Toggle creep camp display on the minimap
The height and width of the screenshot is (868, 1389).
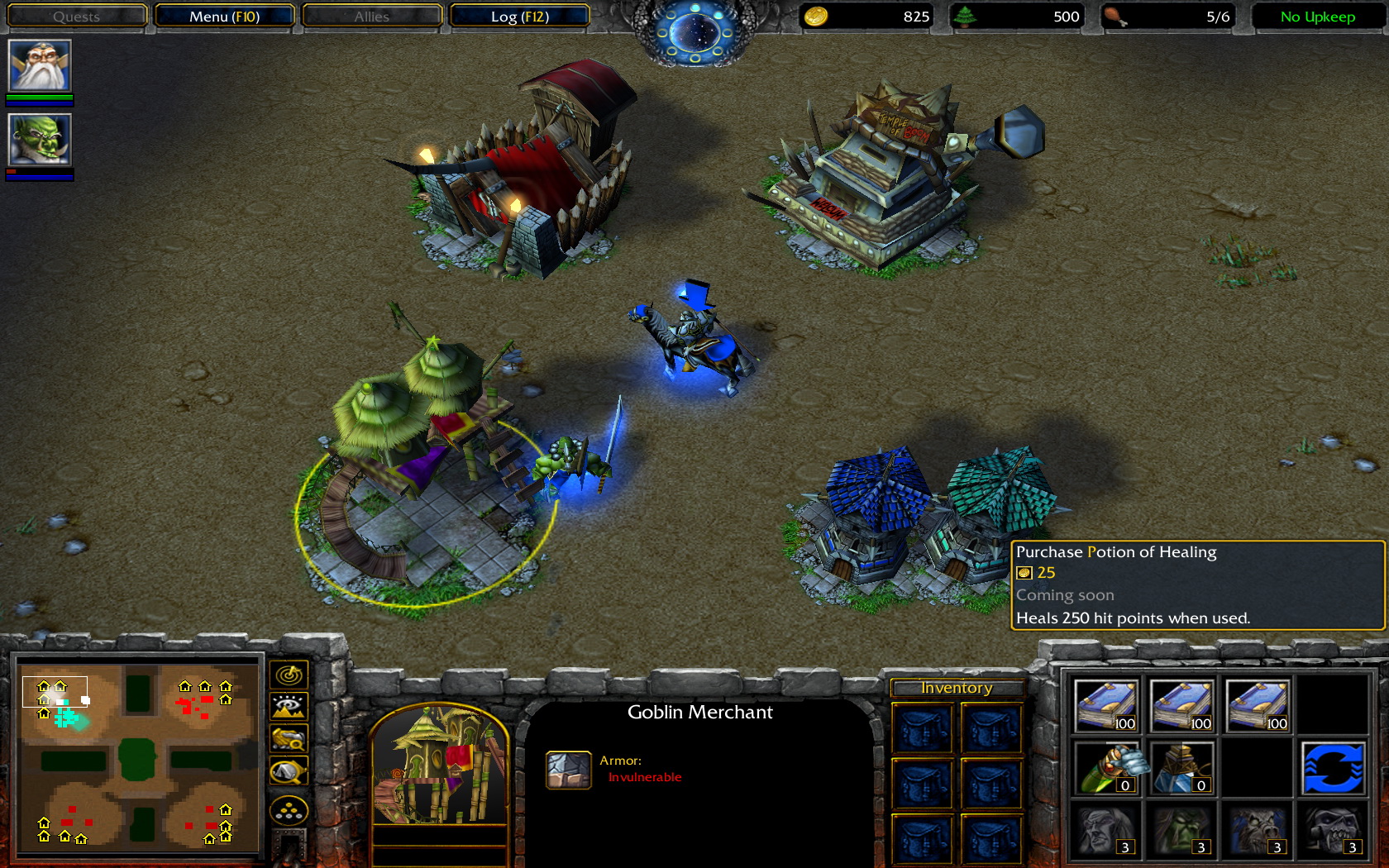pyautogui.click(x=288, y=770)
